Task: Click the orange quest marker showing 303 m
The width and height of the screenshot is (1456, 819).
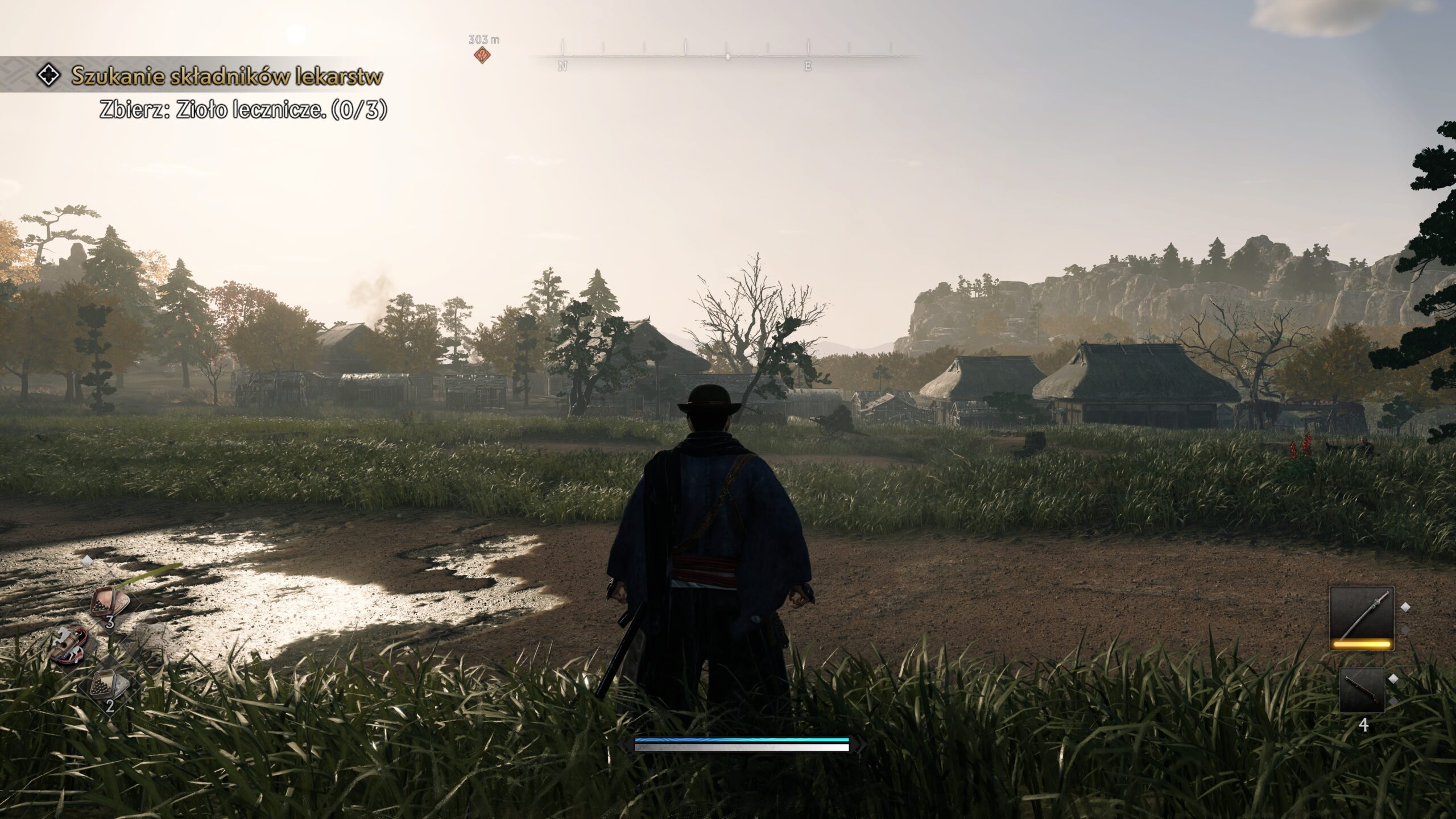Action: [x=483, y=55]
